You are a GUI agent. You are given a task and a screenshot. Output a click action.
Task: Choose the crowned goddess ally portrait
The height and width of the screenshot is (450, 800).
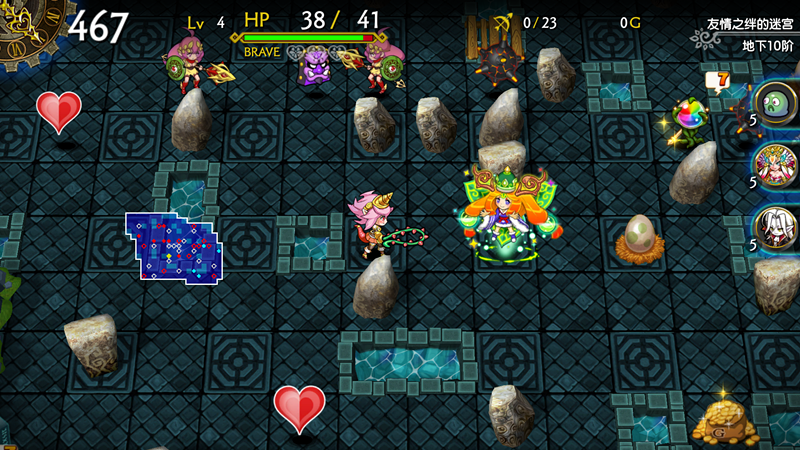(x=777, y=163)
